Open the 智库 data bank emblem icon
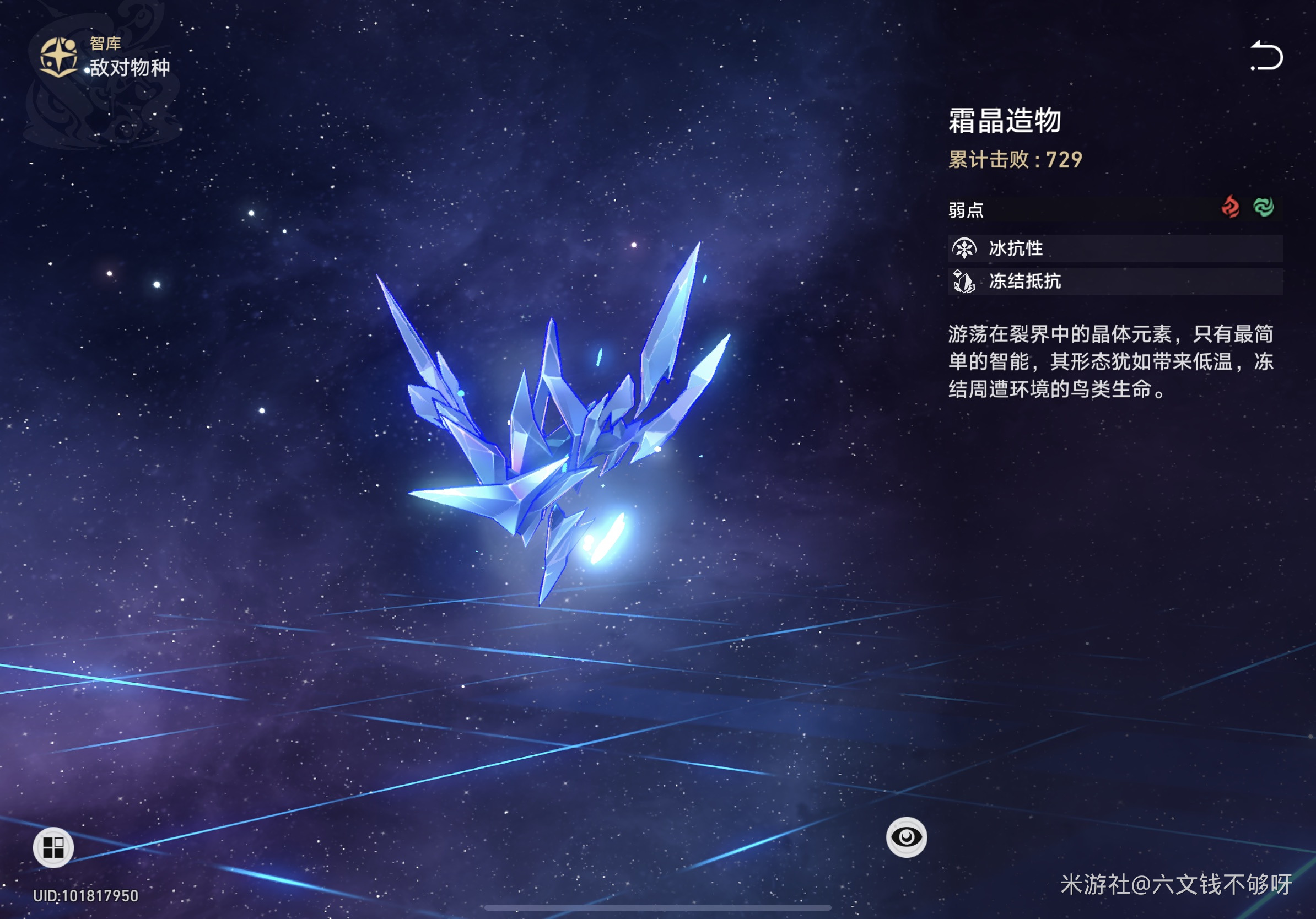This screenshot has width=1316, height=919. coord(58,57)
